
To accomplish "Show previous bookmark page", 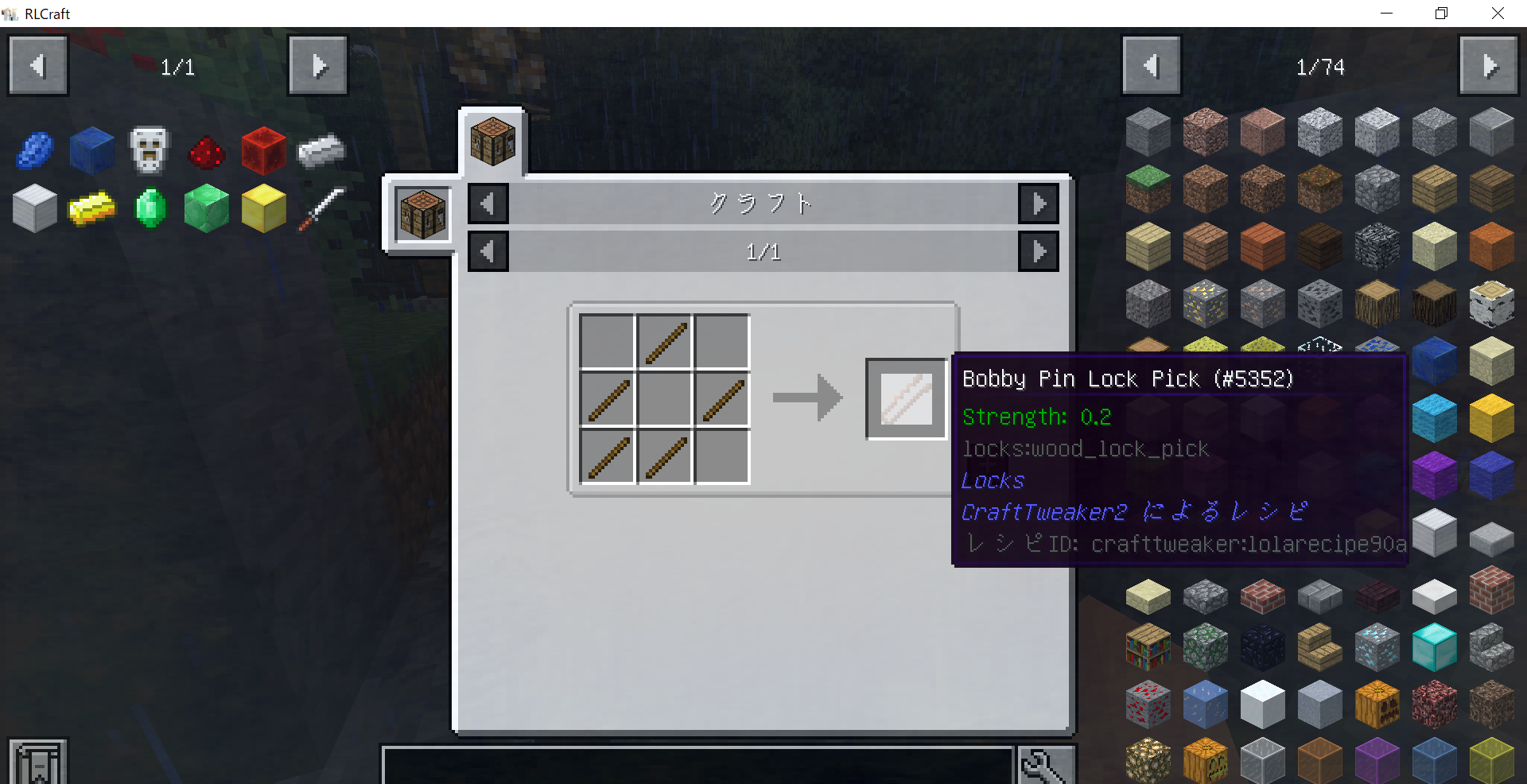I will (37, 66).
